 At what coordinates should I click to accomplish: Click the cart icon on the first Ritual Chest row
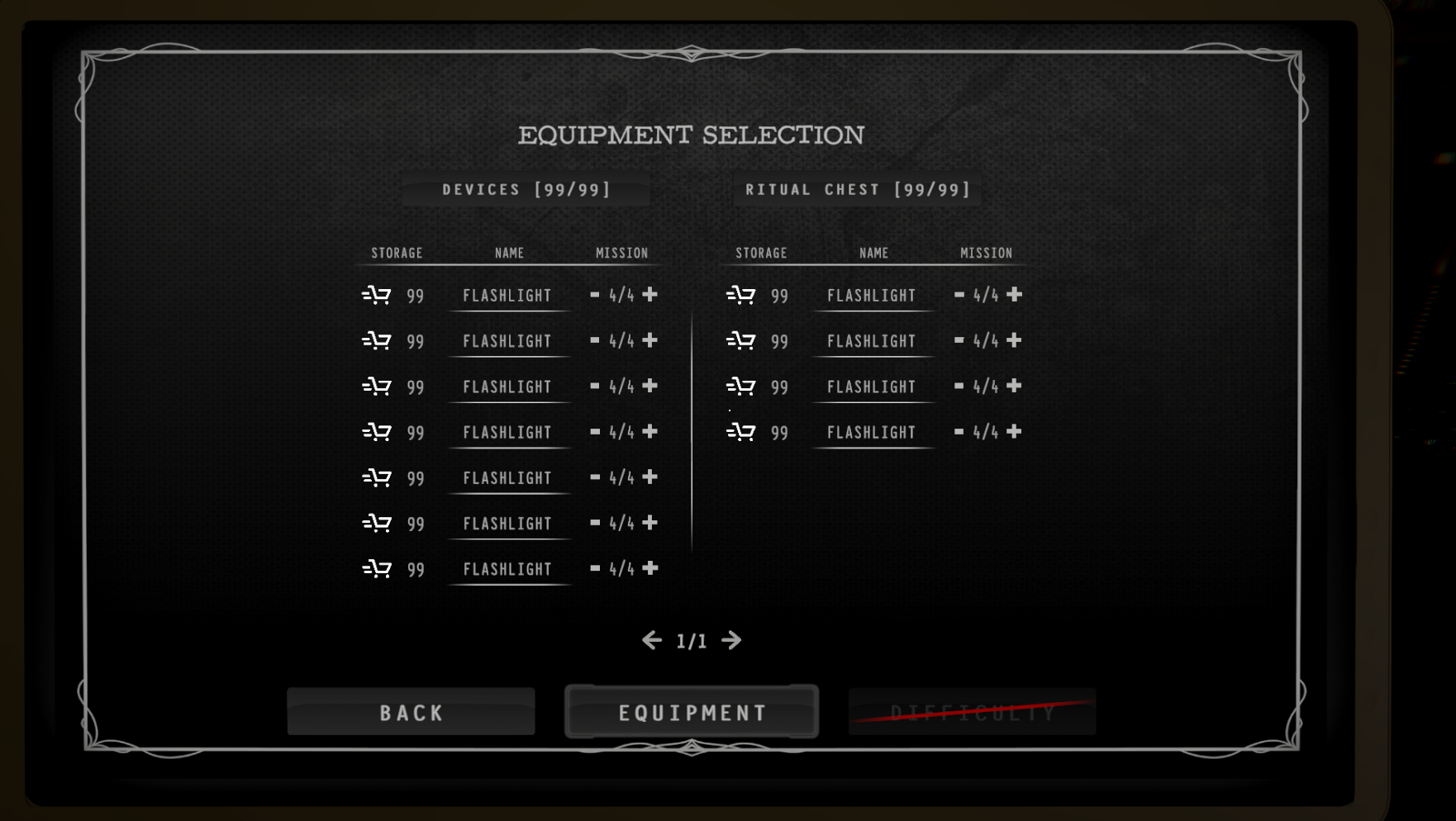point(742,295)
